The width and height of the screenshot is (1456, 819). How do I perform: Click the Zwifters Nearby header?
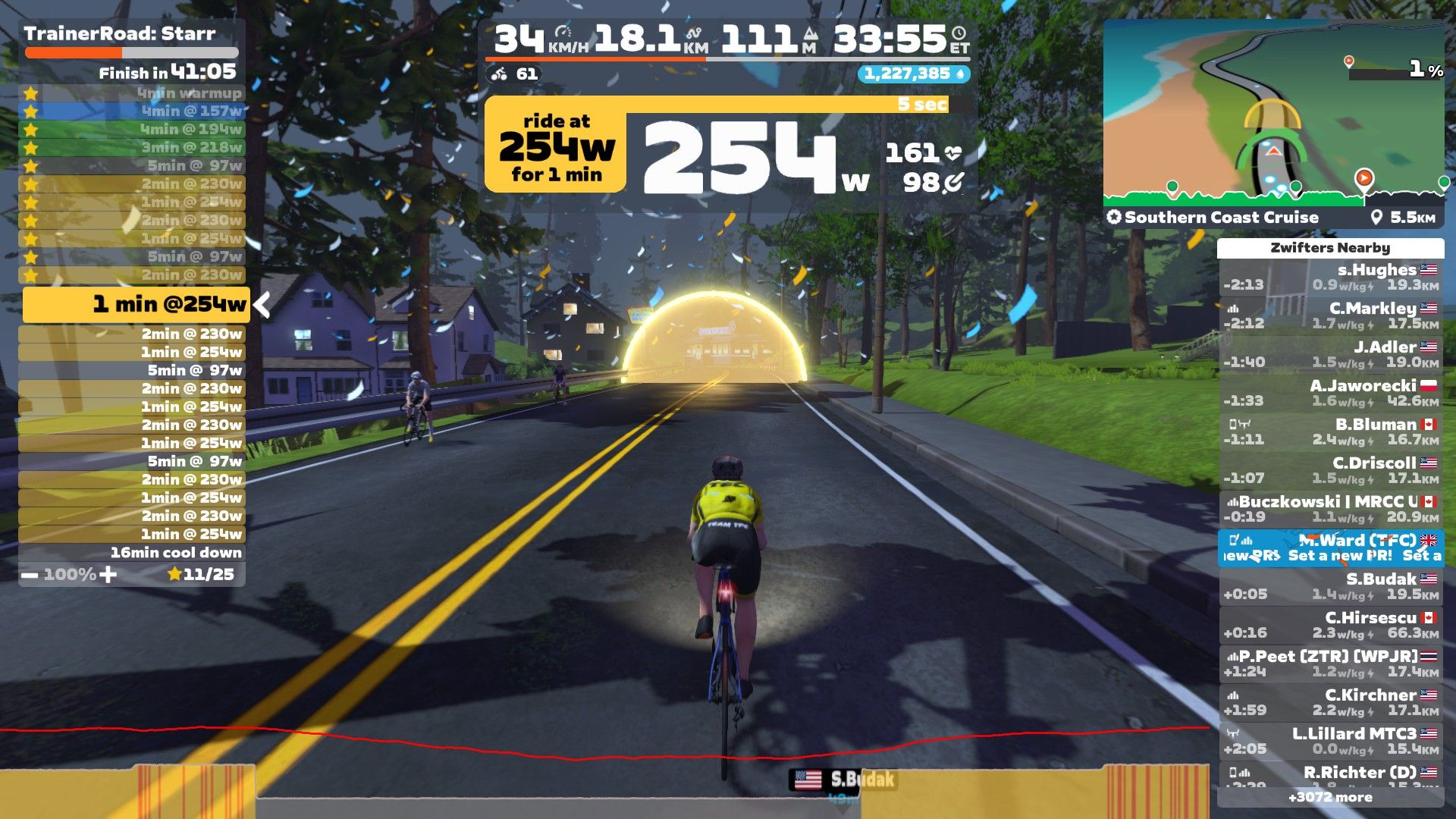(x=1330, y=248)
